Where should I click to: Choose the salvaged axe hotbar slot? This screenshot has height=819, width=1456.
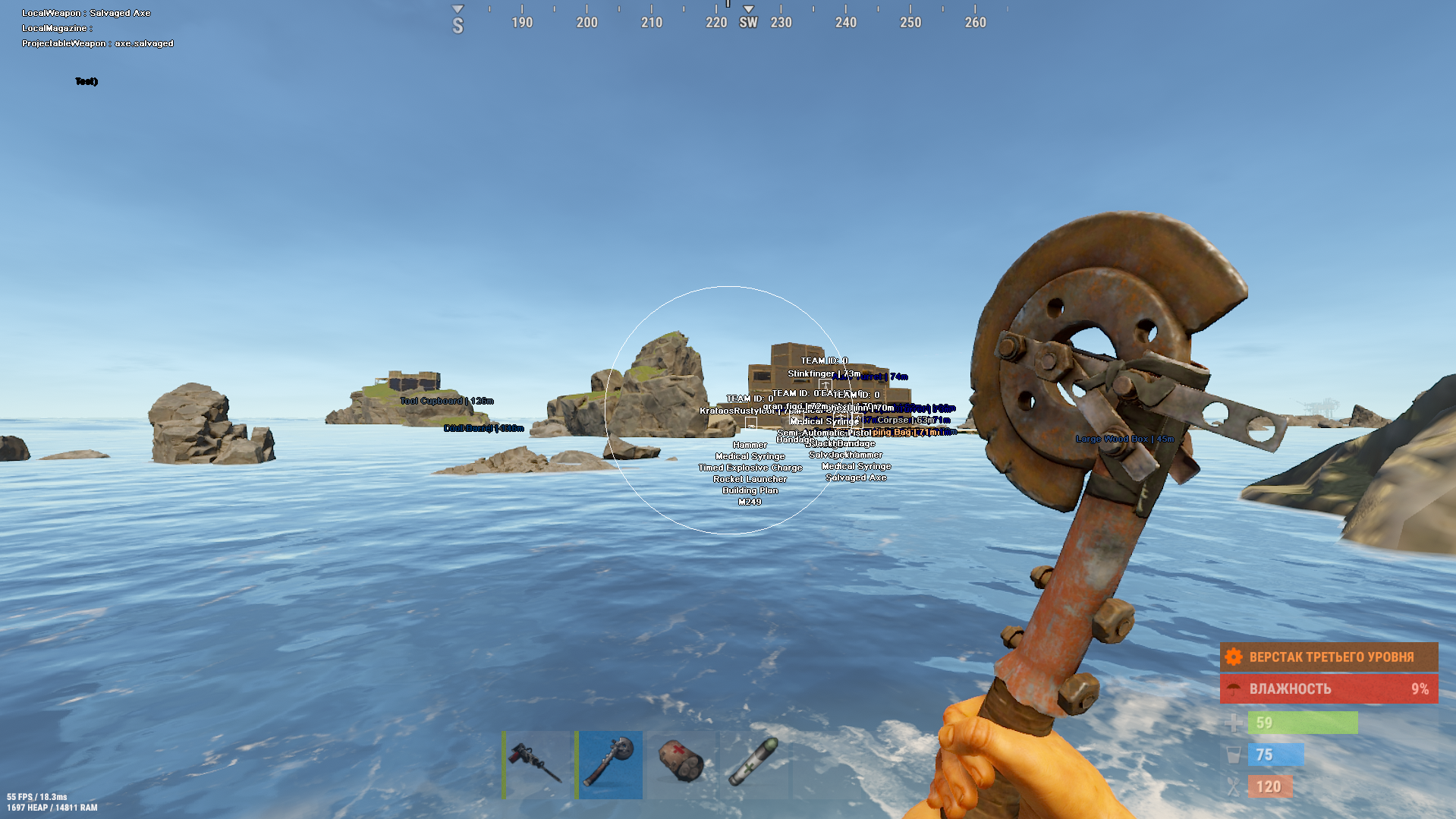pyautogui.click(x=609, y=764)
